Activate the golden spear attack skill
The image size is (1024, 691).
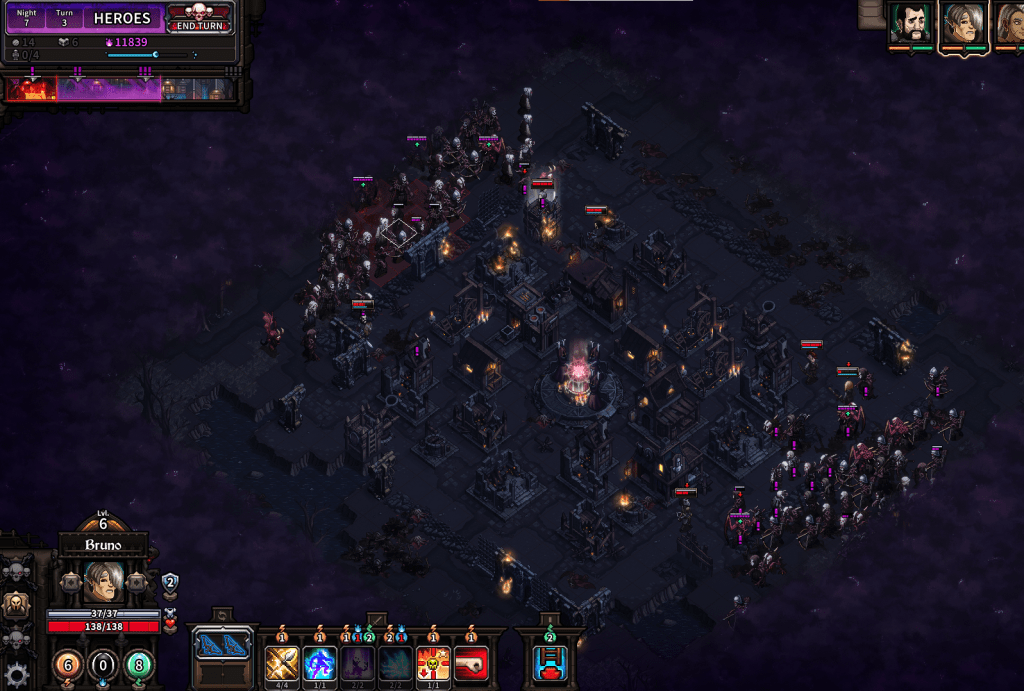tap(281, 662)
